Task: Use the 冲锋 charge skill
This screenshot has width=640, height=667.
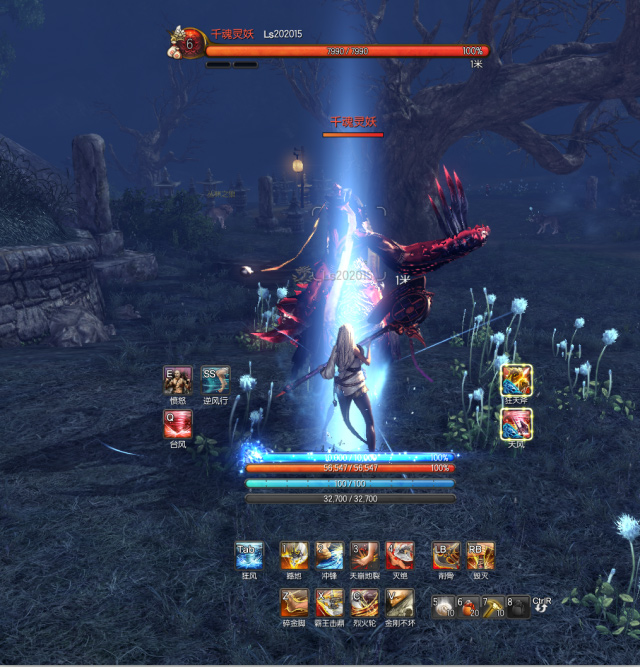Action: [329, 555]
